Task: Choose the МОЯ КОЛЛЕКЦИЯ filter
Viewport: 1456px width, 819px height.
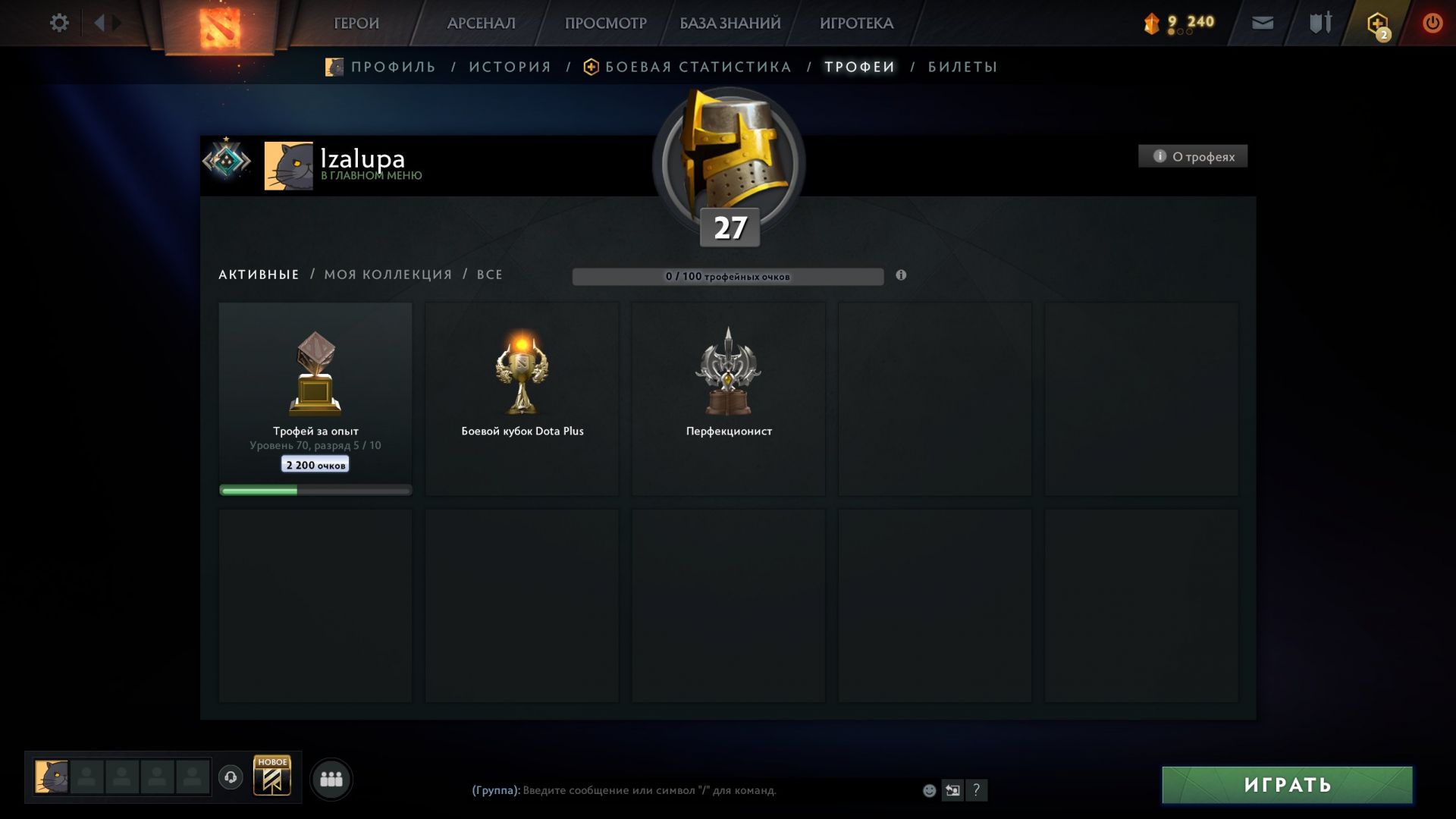Action: pos(388,275)
